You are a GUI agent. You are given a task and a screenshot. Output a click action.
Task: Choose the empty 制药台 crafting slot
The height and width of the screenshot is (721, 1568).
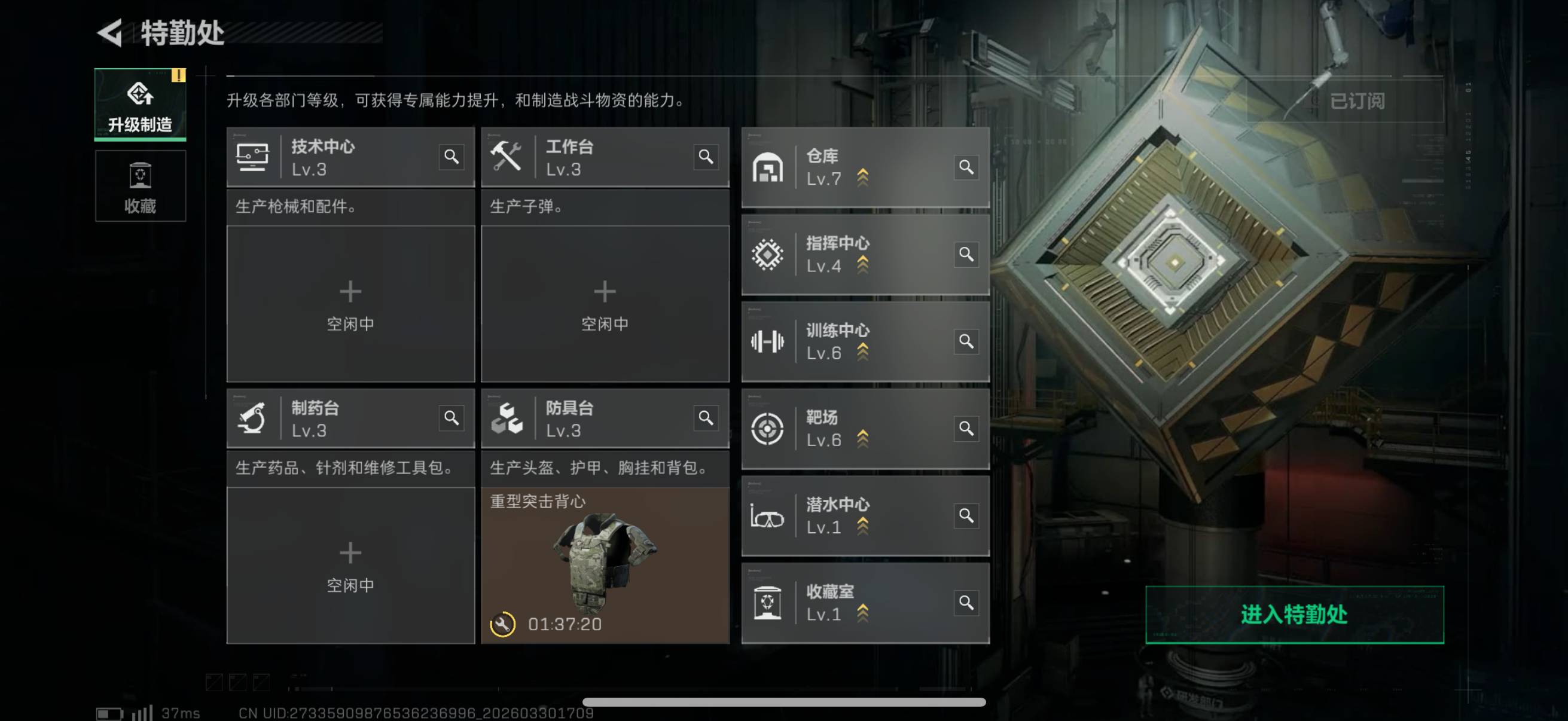coord(350,565)
